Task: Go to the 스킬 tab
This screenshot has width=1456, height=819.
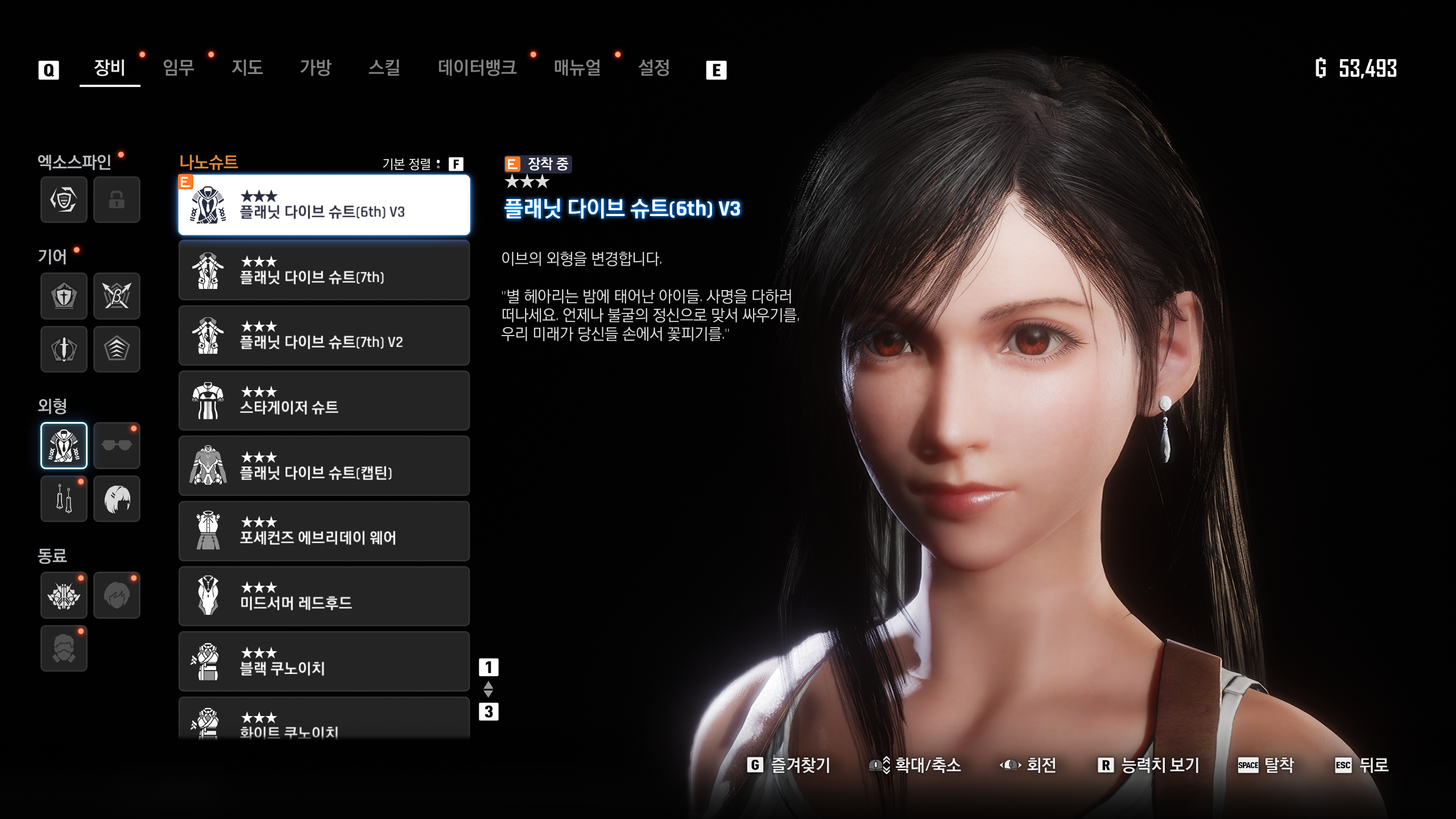Action: (x=384, y=68)
